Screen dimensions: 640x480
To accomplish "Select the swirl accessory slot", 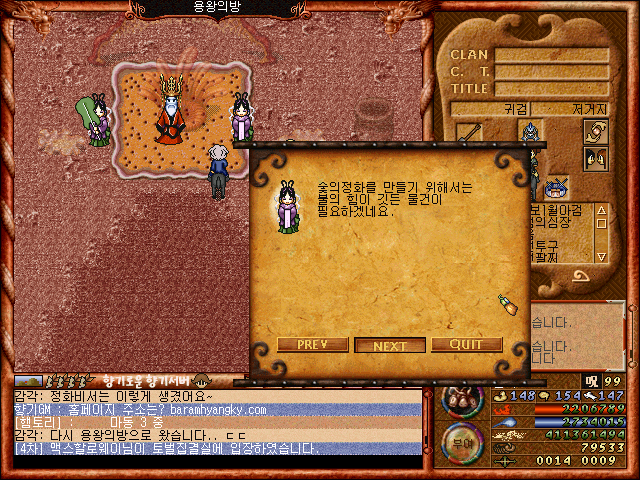I will 597,131.
